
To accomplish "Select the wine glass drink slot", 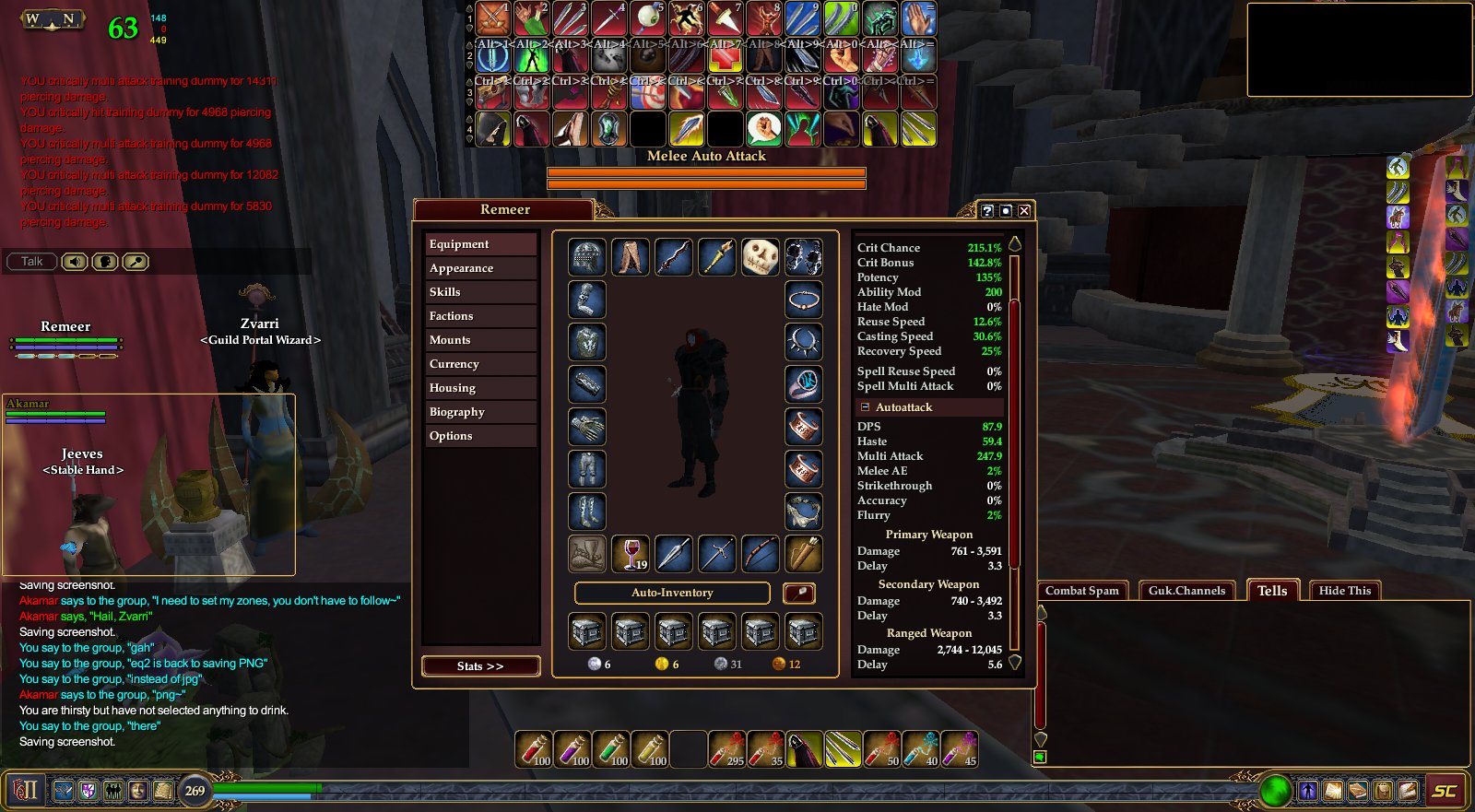I will (x=631, y=554).
